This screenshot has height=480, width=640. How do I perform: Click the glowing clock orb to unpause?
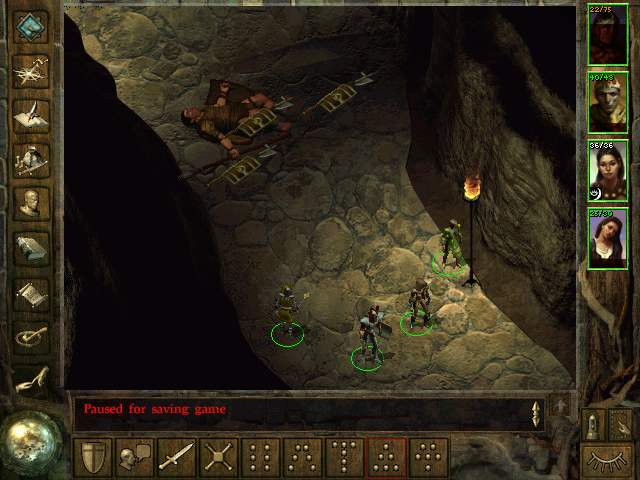point(32,440)
